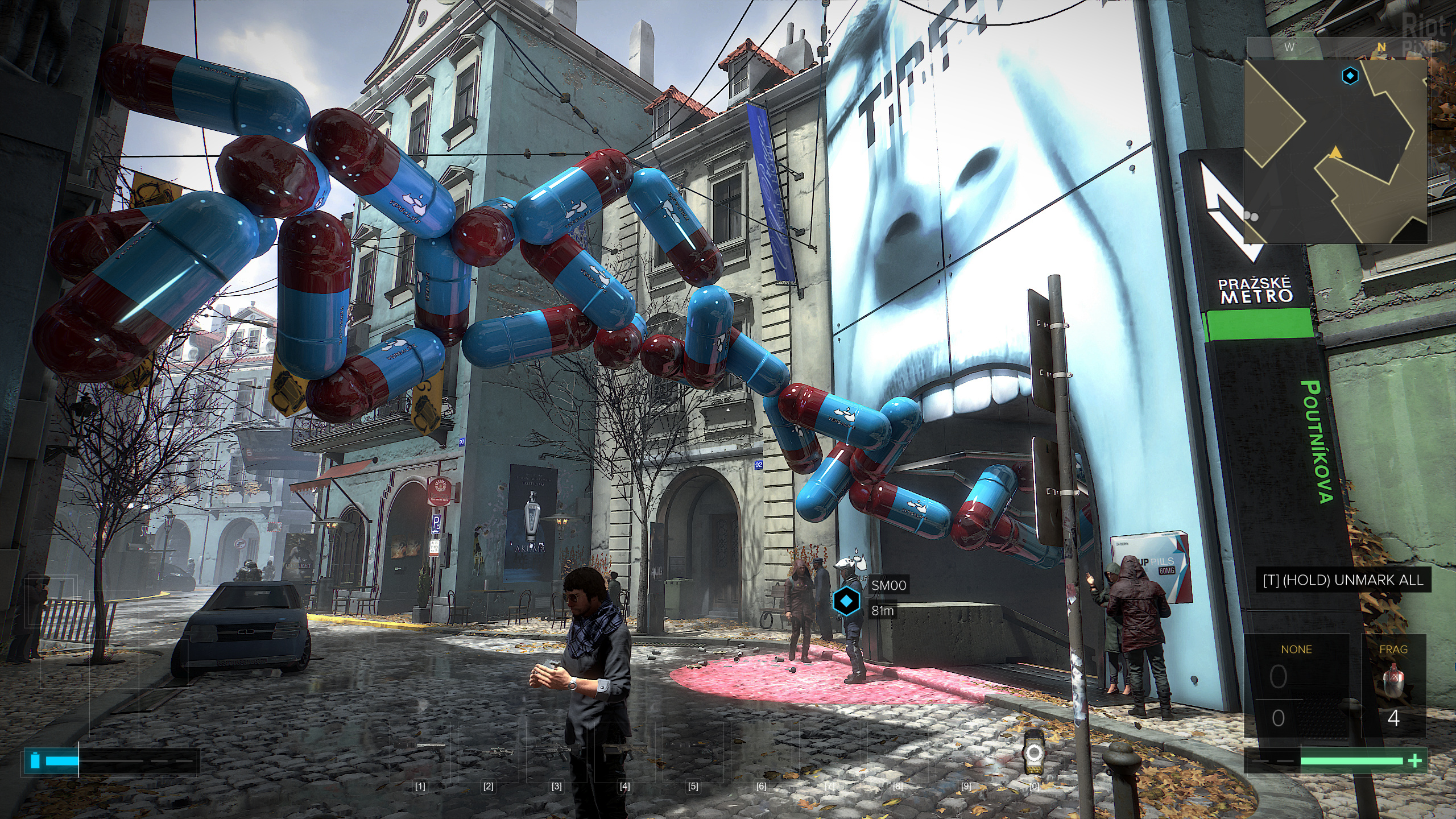Choose the long rifle in hotbar slot 2
1456x819 pixels.
[x=488, y=752]
